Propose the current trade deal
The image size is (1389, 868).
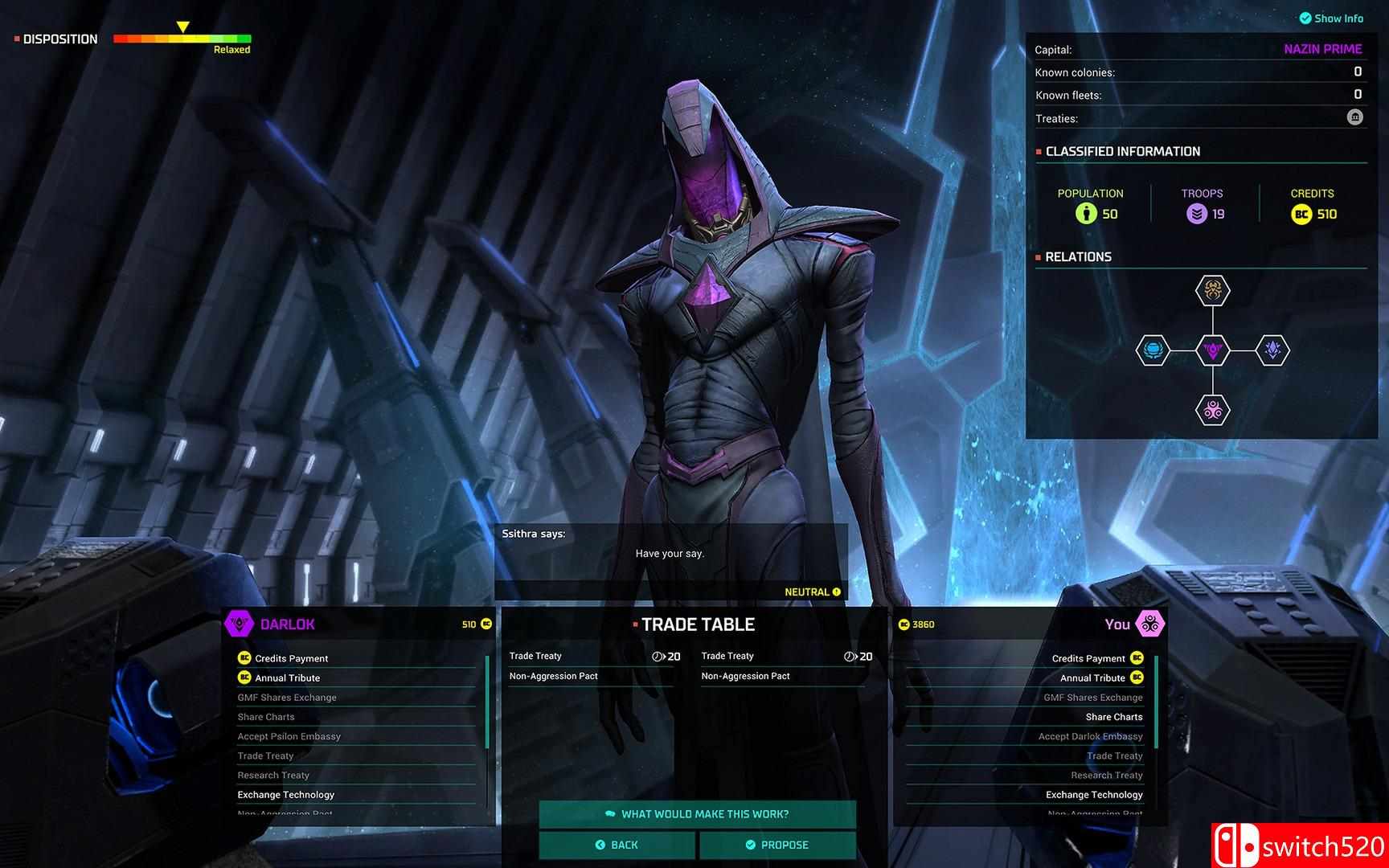click(777, 845)
